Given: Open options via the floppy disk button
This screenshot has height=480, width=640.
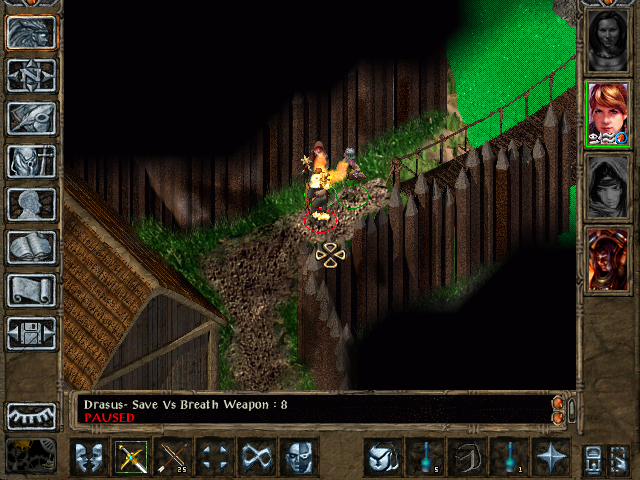Looking at the screenshot, I should 31,333.
